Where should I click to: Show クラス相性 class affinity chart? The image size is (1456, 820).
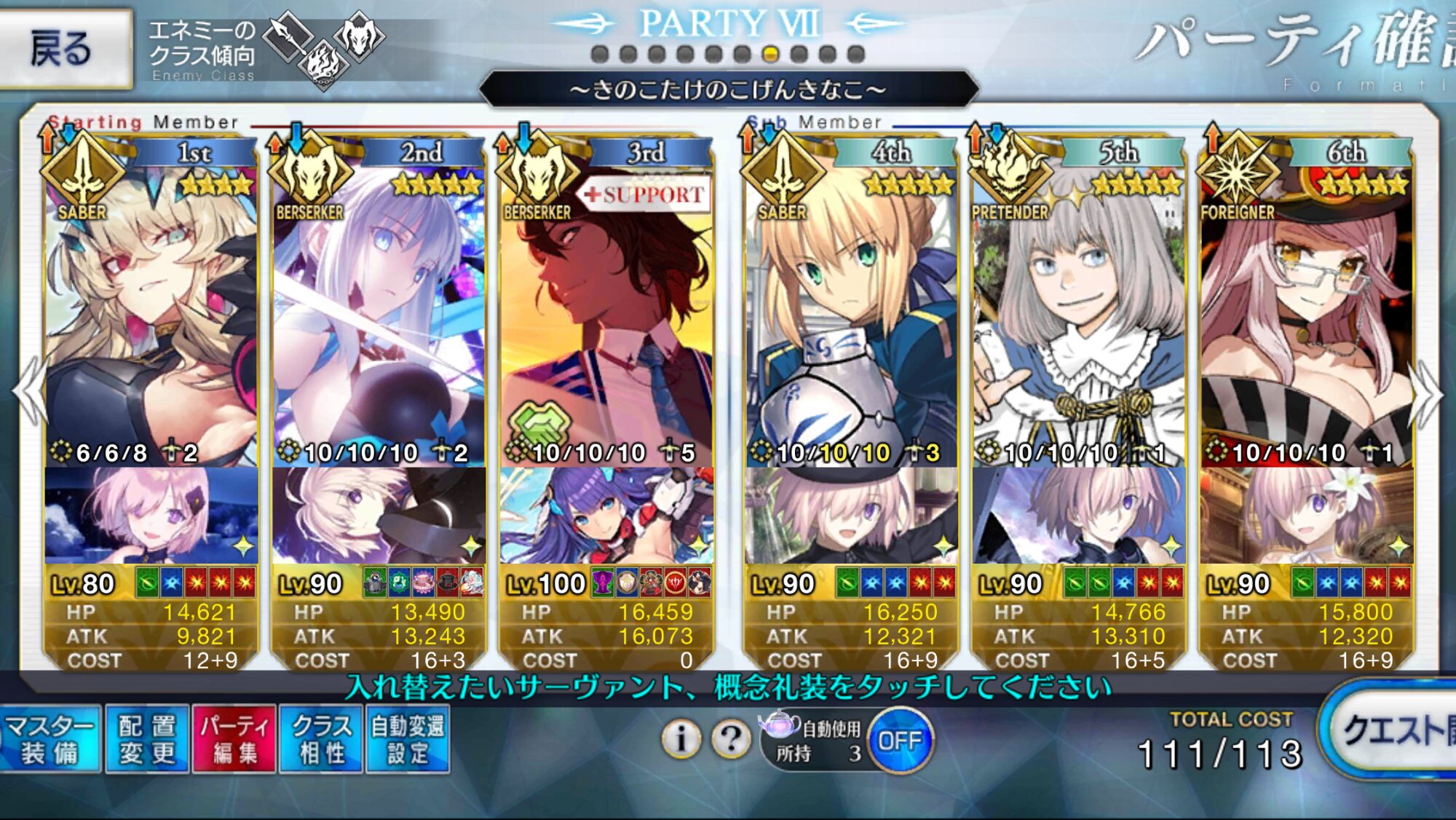coord(321,739)
